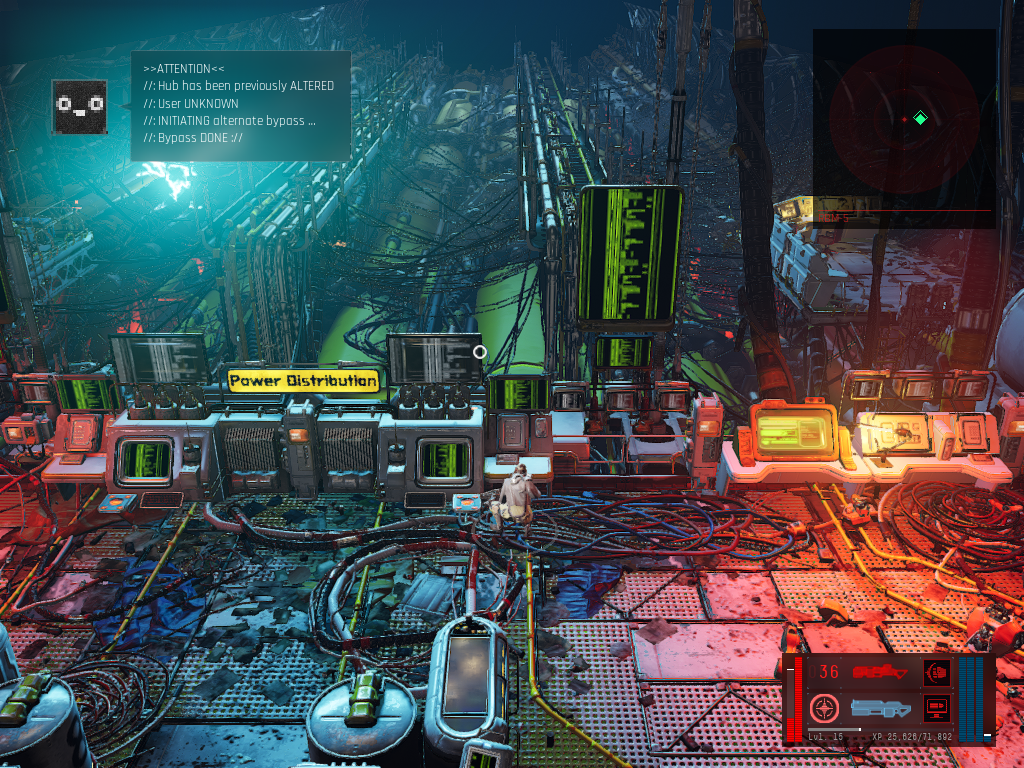
Task: Select the green diamond marker on the radar
Action: point(920,119)
